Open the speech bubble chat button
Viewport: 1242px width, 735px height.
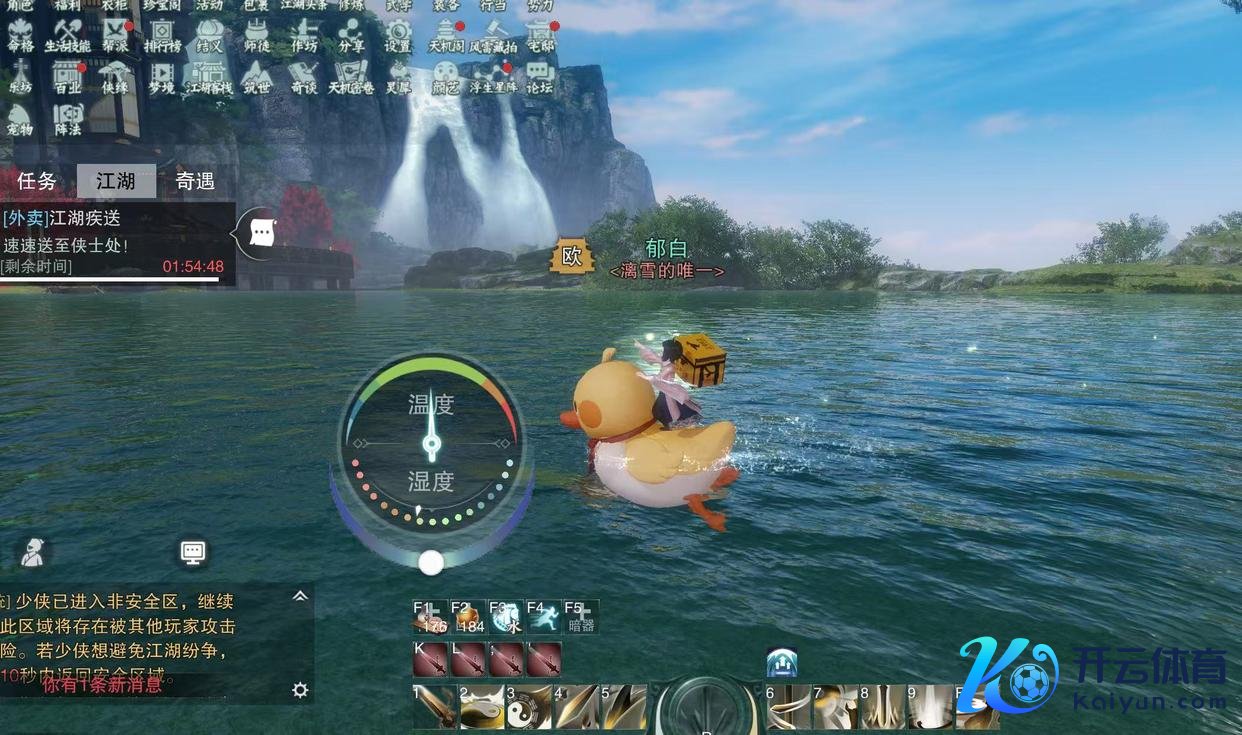point(262,233)
